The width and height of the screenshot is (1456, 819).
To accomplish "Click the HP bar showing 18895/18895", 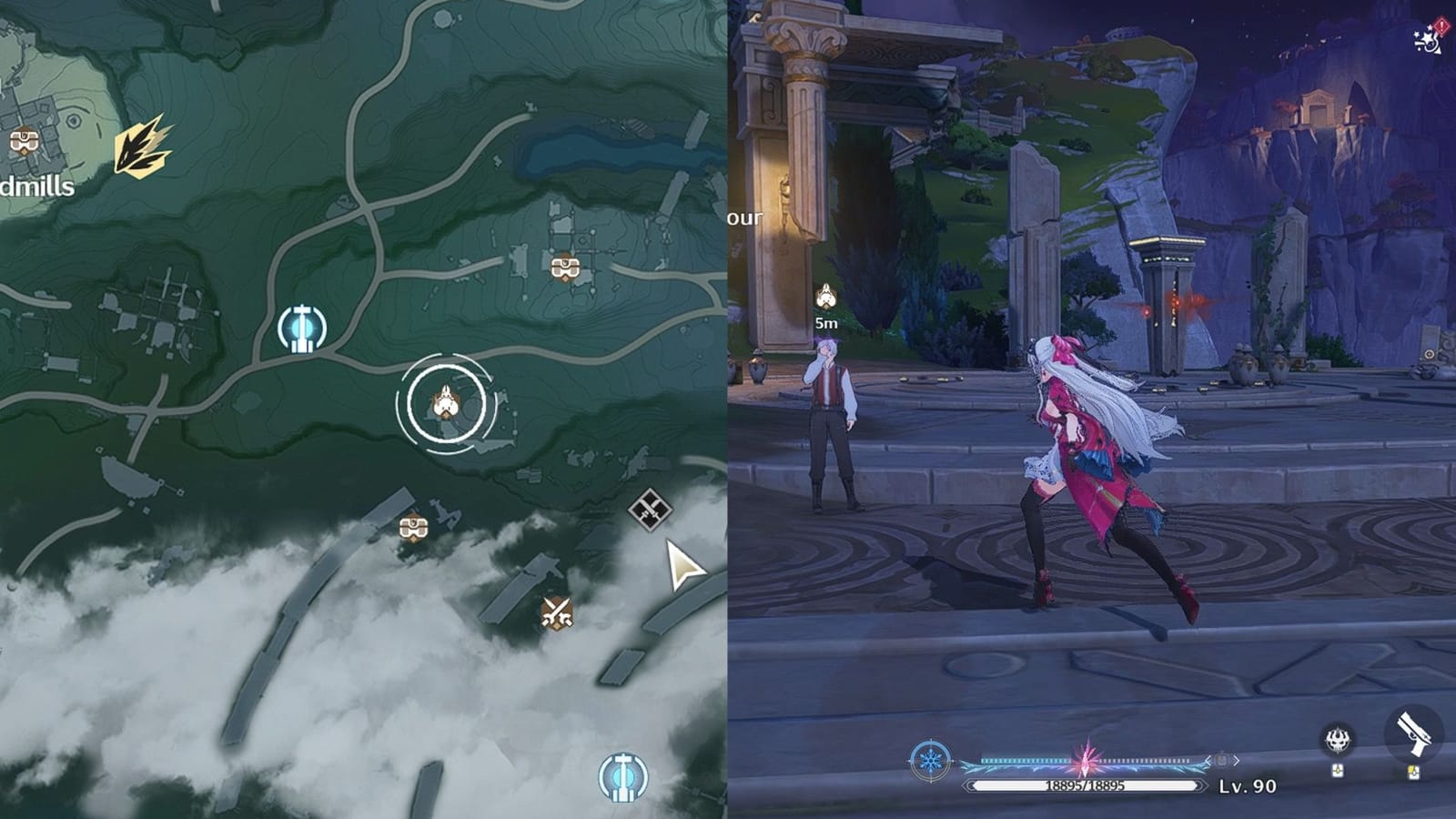I will [x=1085, y=784].
